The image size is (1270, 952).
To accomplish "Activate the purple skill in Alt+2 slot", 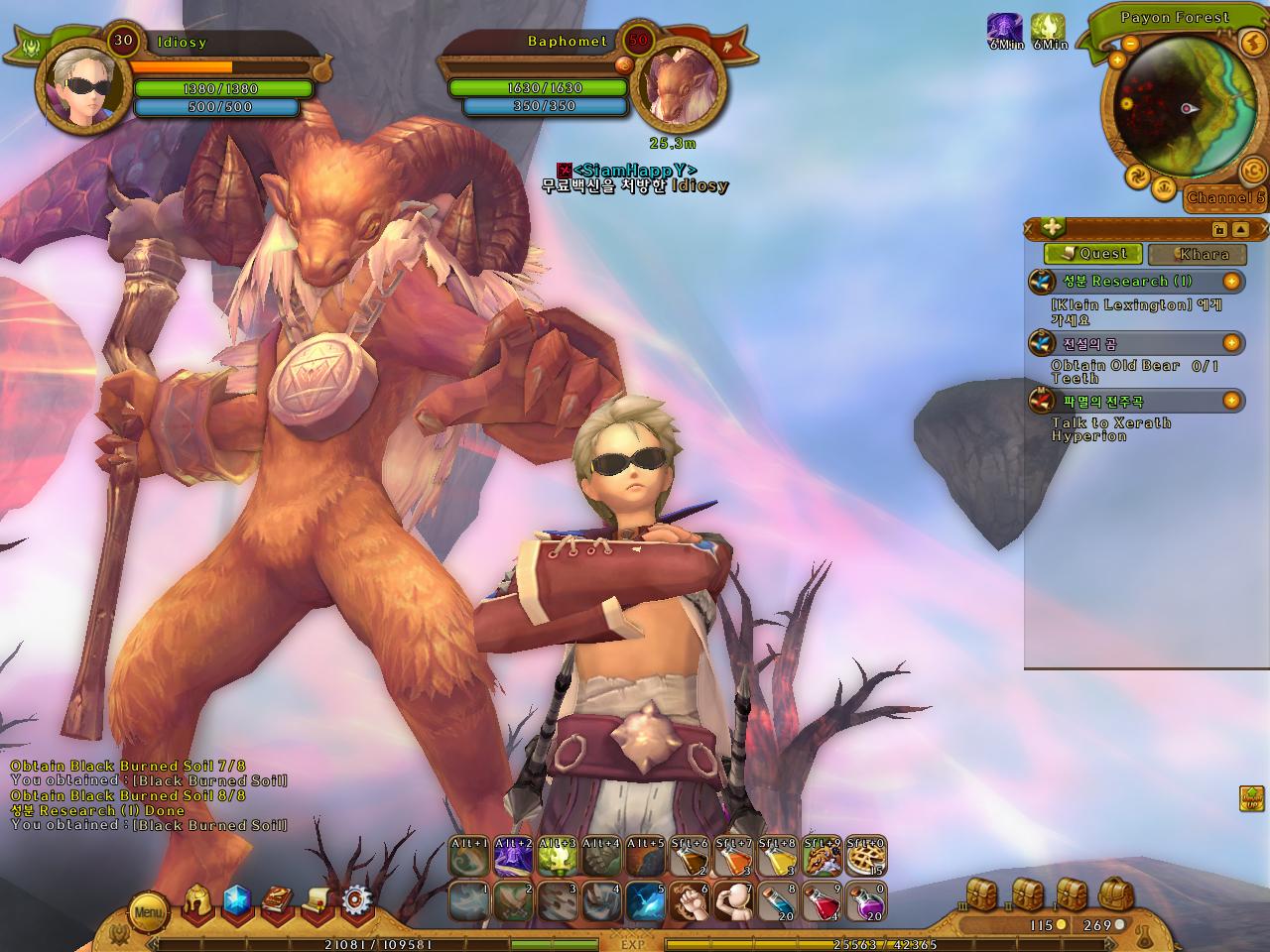I will (513, 856).
